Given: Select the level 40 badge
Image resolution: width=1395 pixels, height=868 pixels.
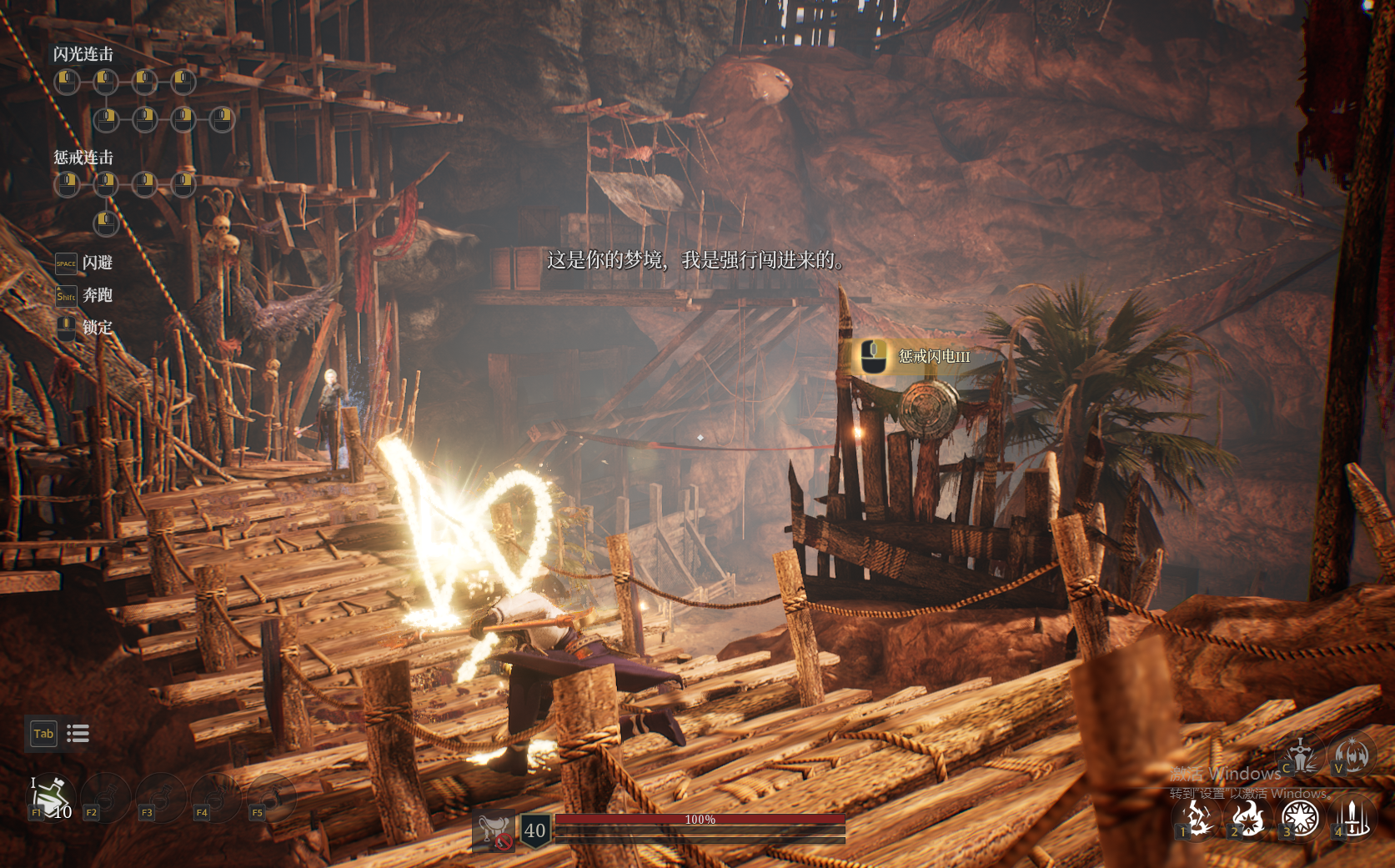Looking at the screenshot, I should [x=534, y=830].
